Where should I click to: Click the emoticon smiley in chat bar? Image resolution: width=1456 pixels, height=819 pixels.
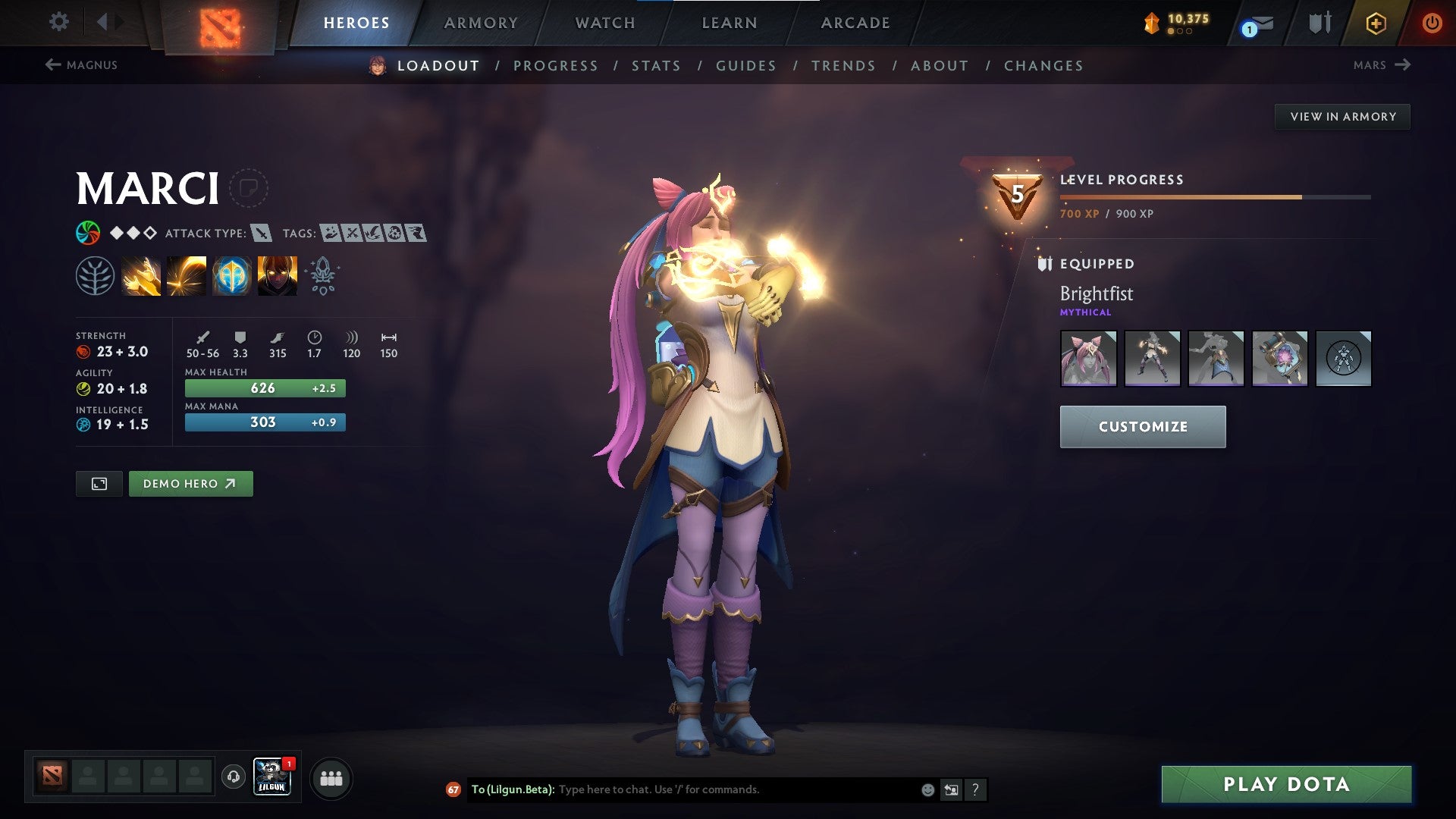pyautogui.click(x=927, y=789)
